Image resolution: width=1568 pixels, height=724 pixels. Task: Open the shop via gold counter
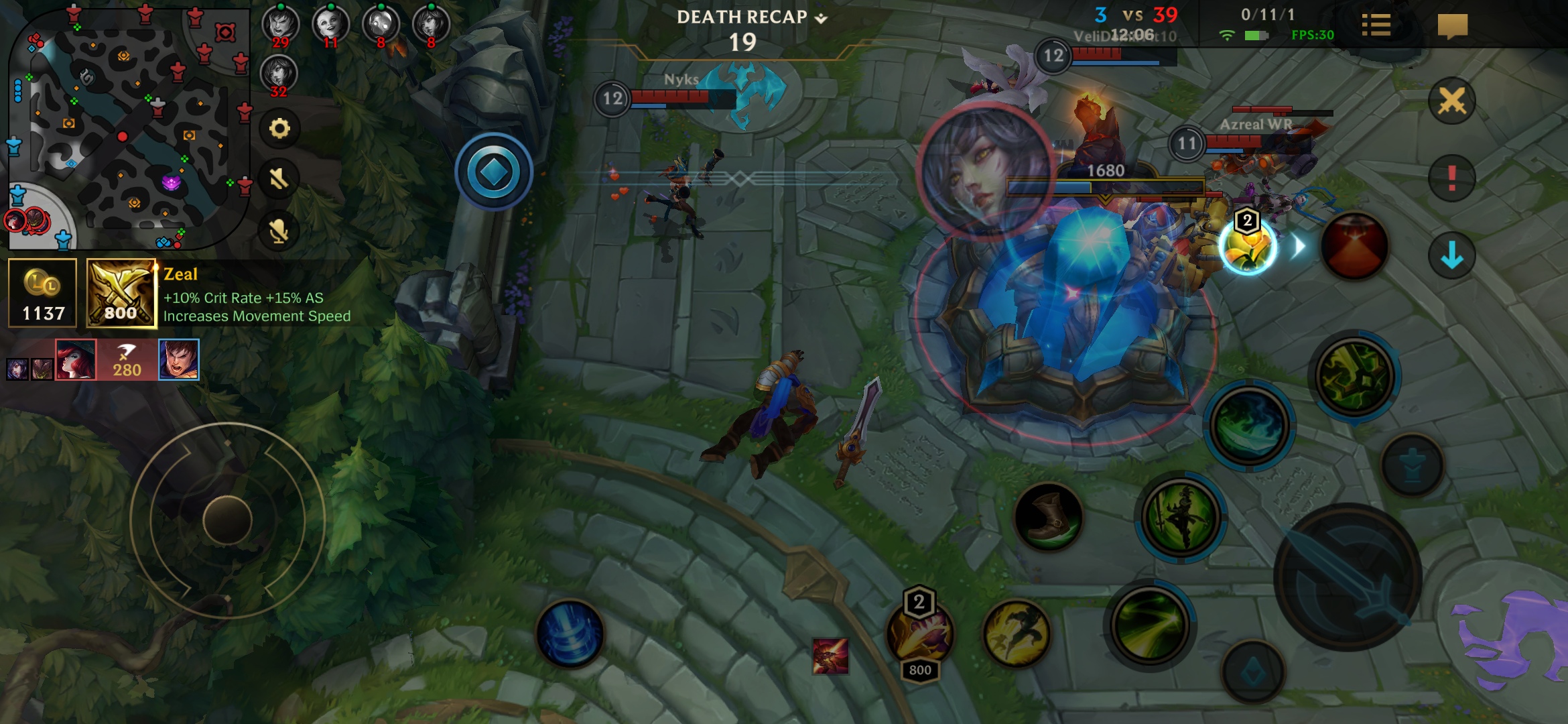point(43,294)
